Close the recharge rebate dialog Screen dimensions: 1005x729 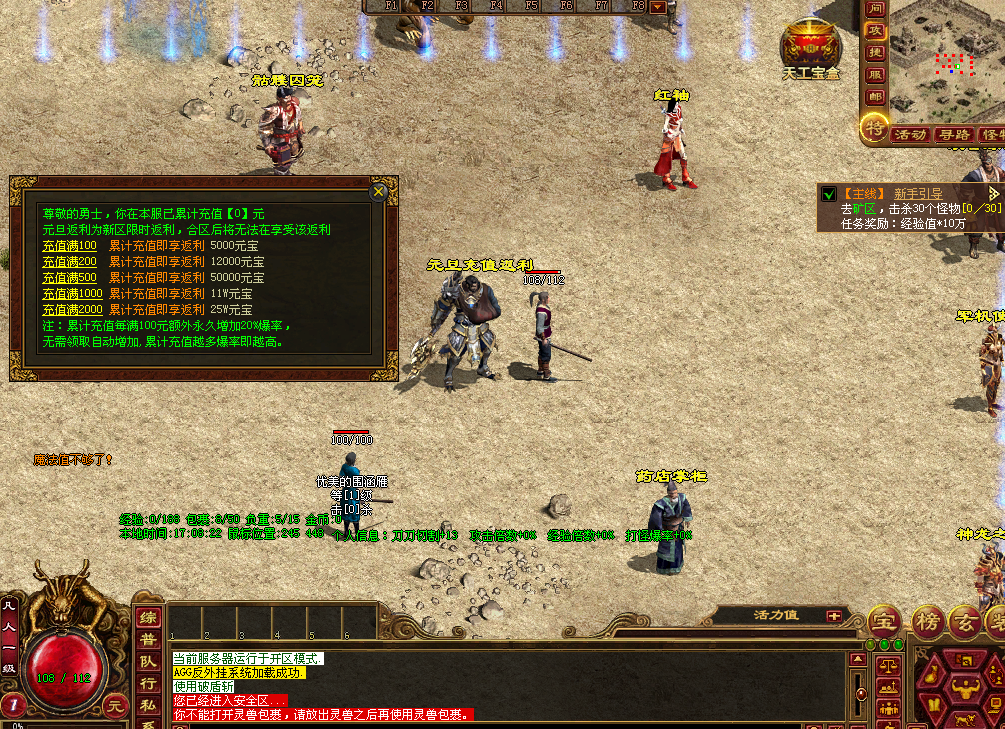pyautogui.click(x=378, y=191)
